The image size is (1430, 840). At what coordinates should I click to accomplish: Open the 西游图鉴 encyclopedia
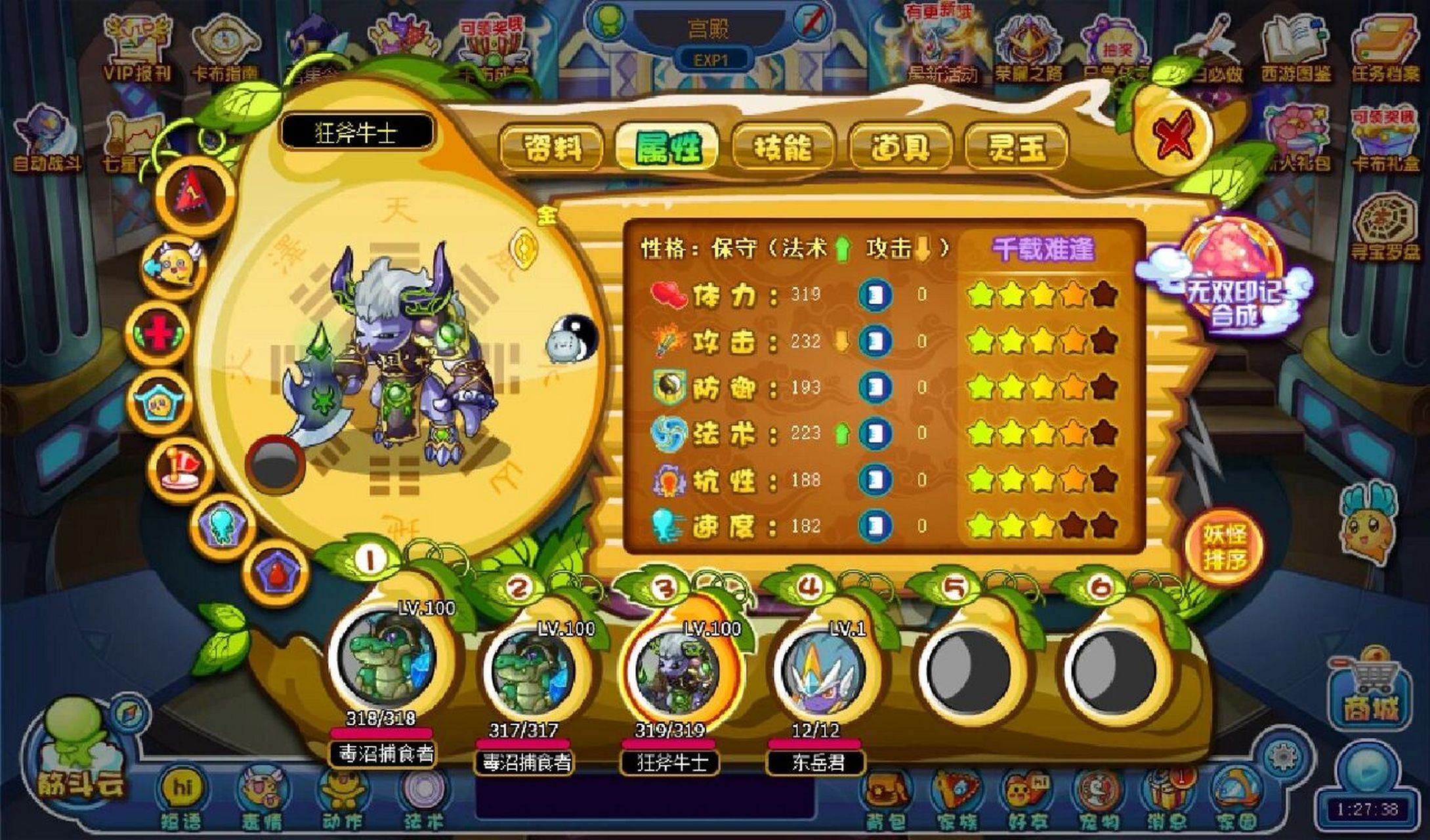coord(1295,49)
